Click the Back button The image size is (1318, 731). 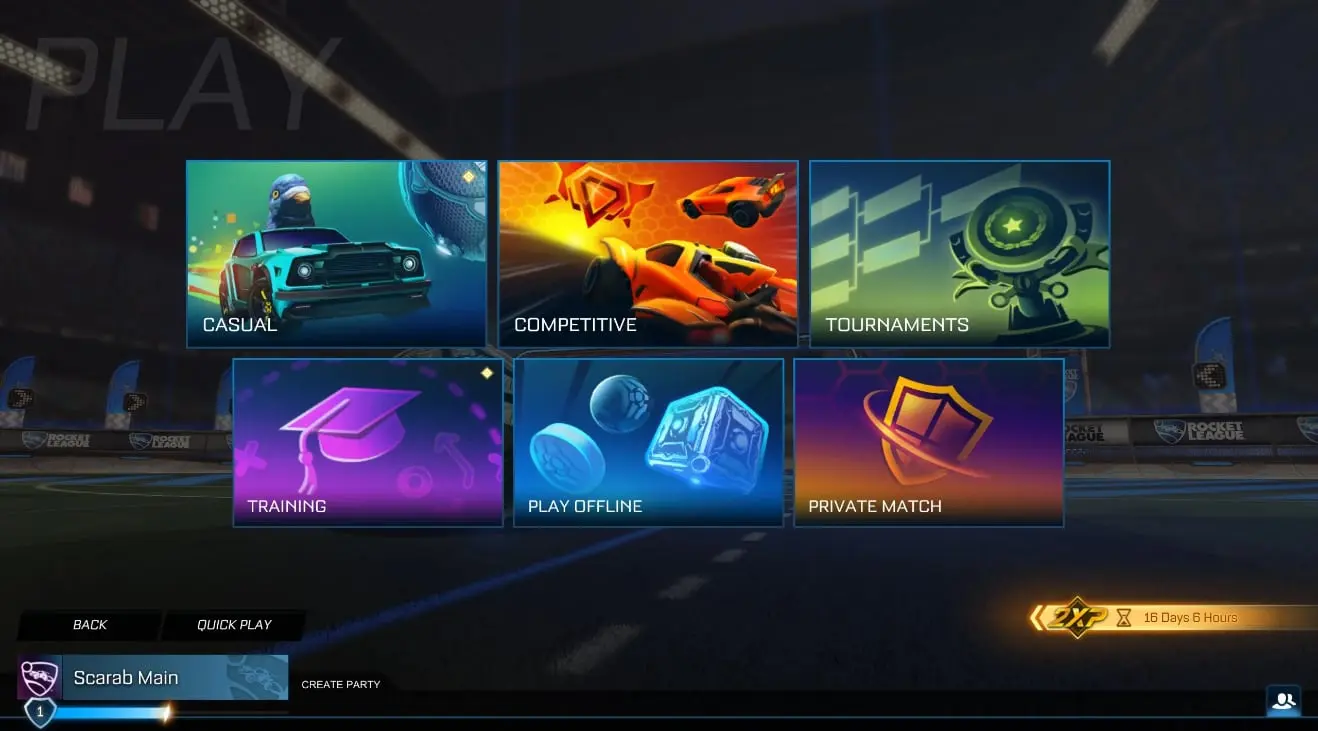pyautogui.click(x=89, y=624)
